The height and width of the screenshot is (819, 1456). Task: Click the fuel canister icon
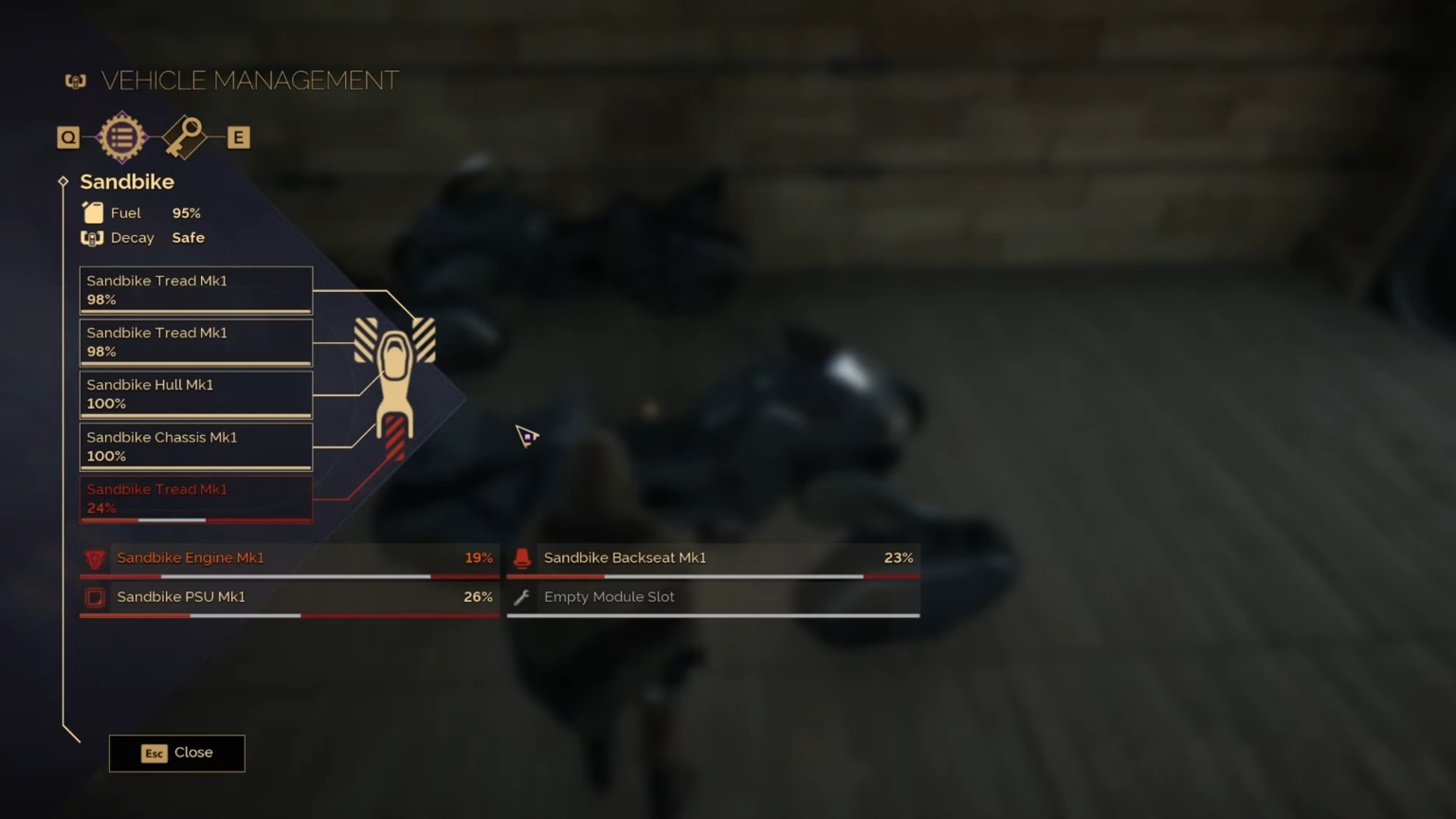tap(93, 212)
